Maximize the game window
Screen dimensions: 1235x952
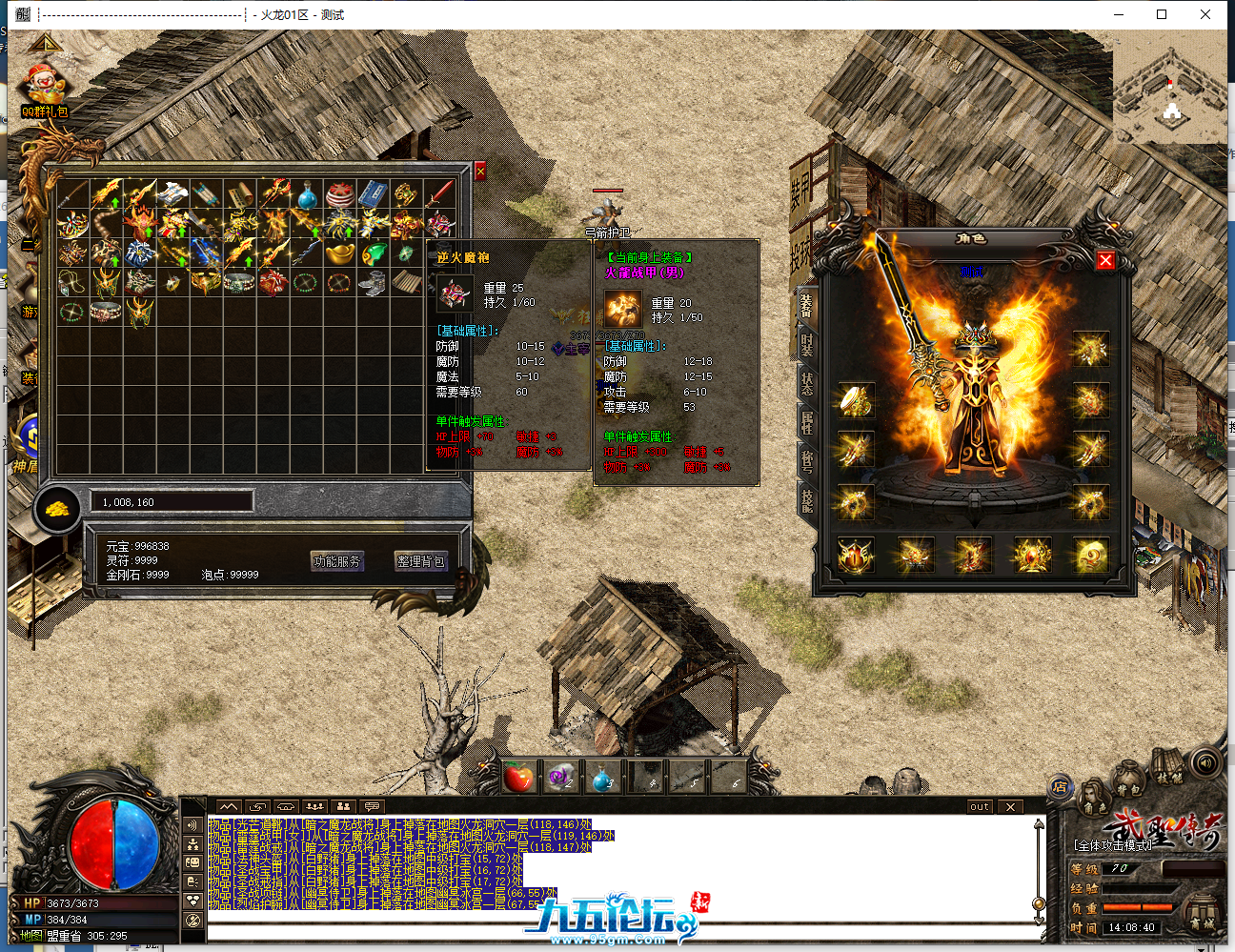[x=1162, y=14]
